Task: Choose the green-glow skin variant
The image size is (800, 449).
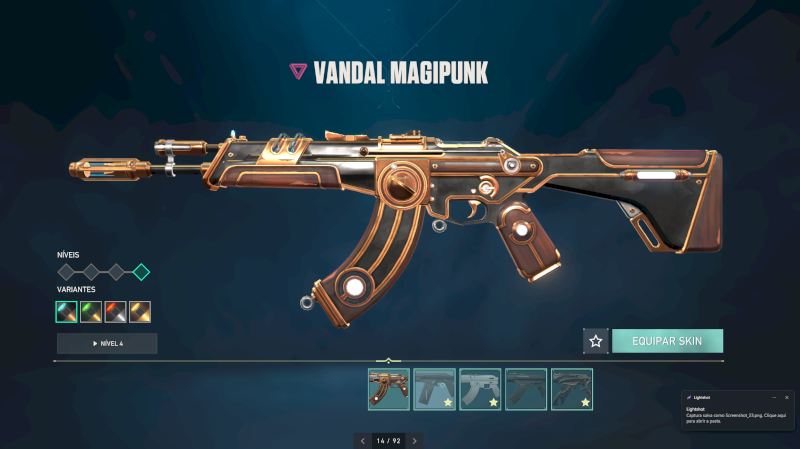Action: click(91, 312)
